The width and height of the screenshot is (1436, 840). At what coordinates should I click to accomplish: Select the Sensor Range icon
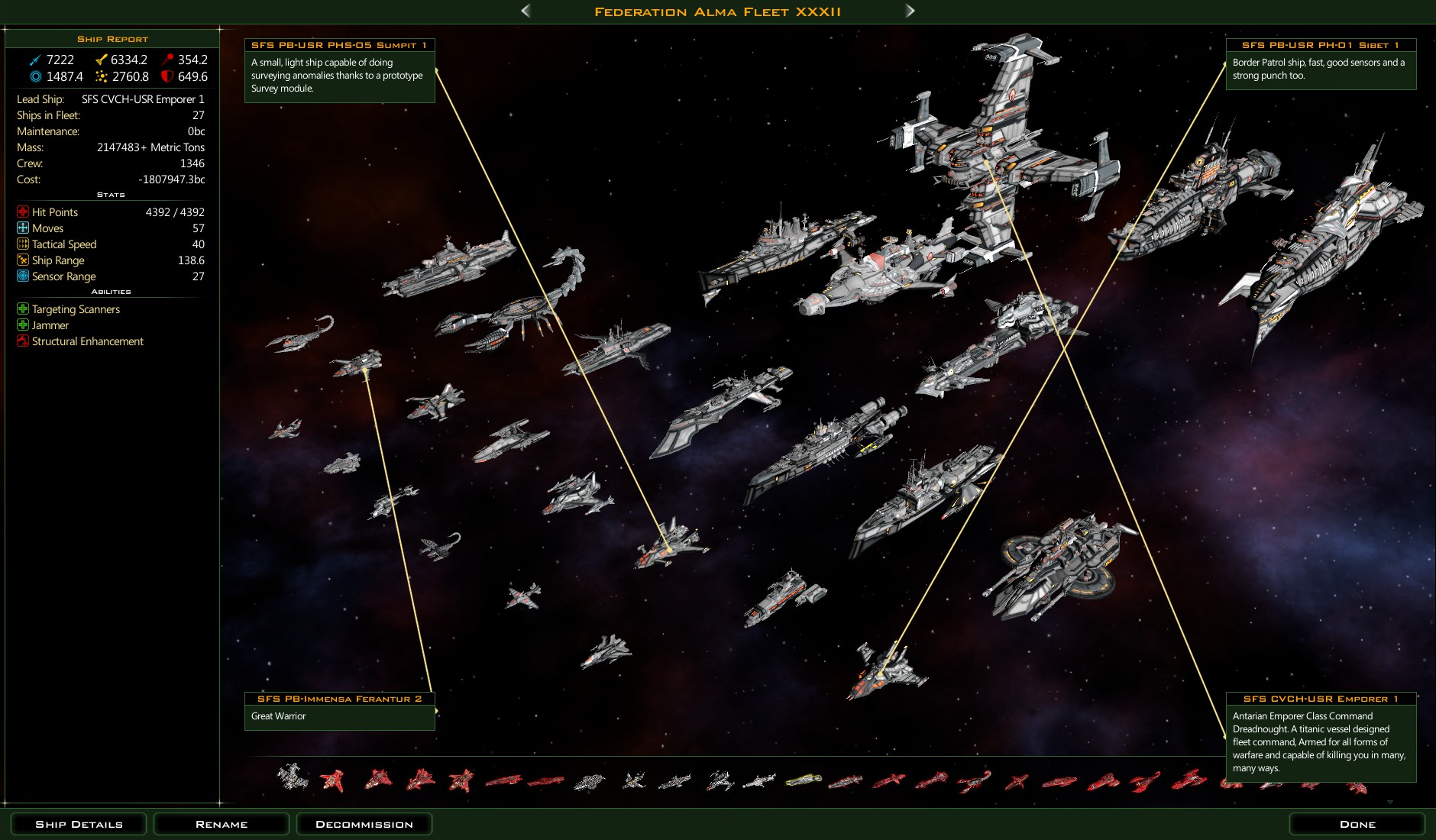point(22,276)
